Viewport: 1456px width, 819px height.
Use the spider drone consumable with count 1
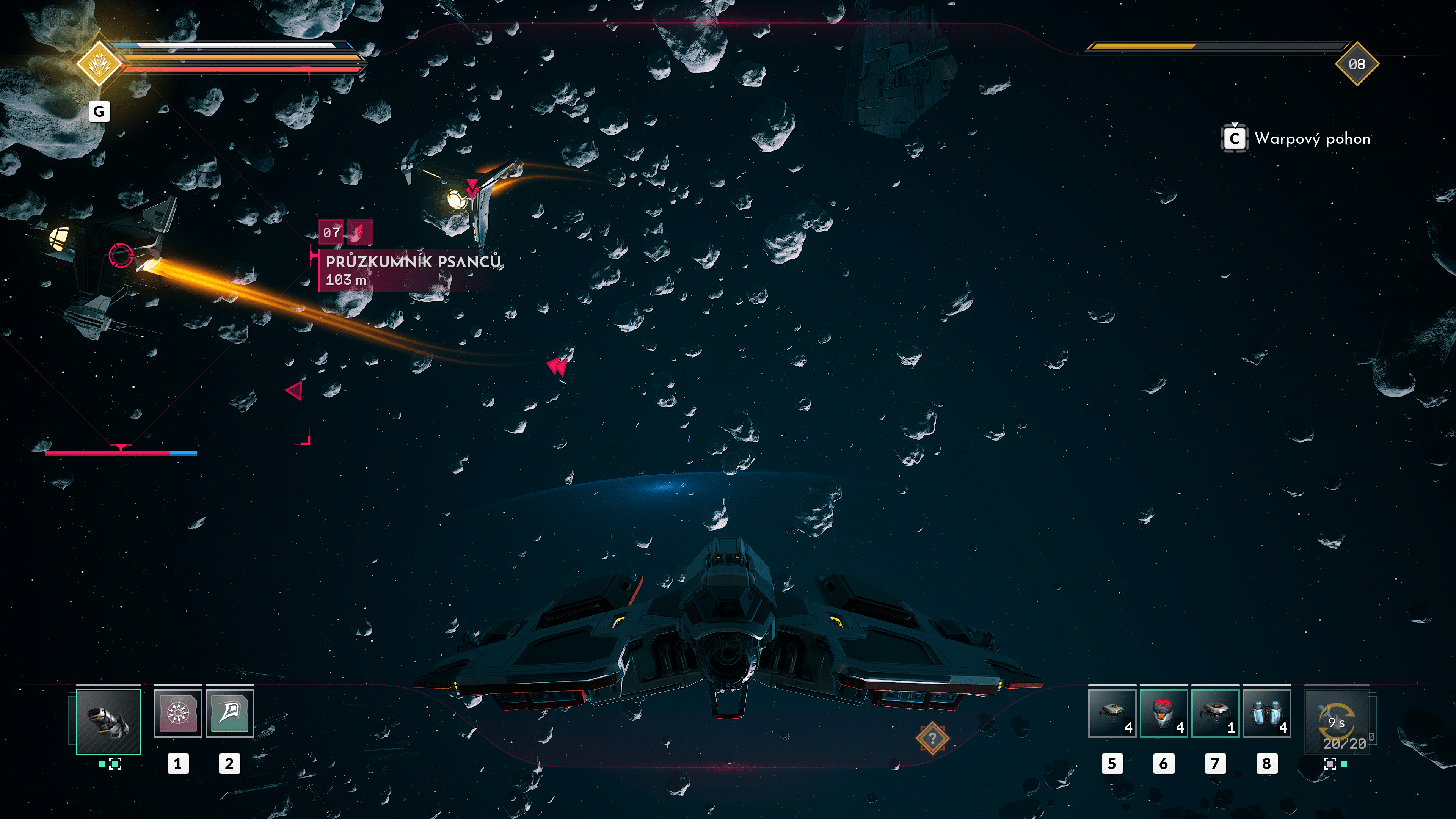coord(1214,713)
